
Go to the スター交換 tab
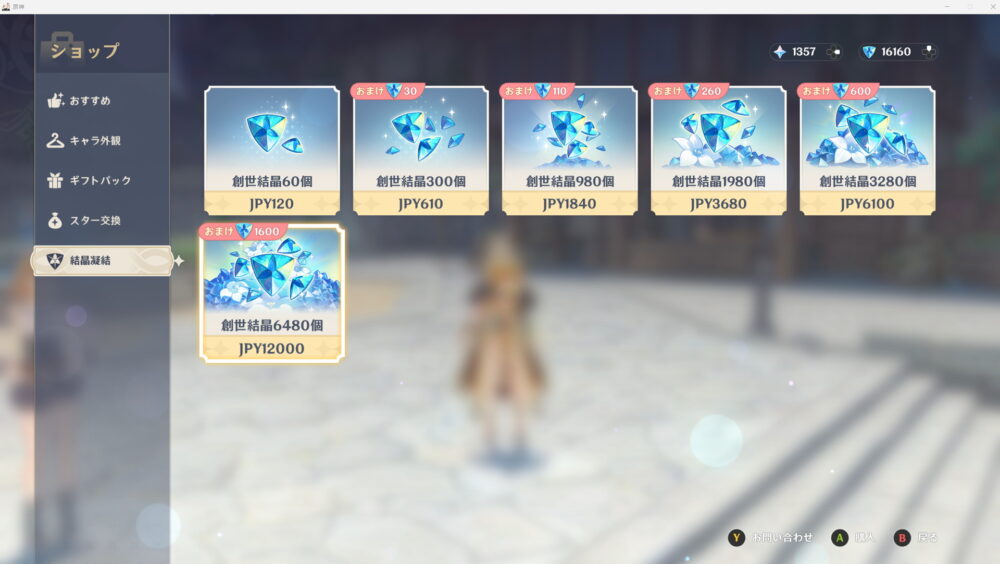94,220
